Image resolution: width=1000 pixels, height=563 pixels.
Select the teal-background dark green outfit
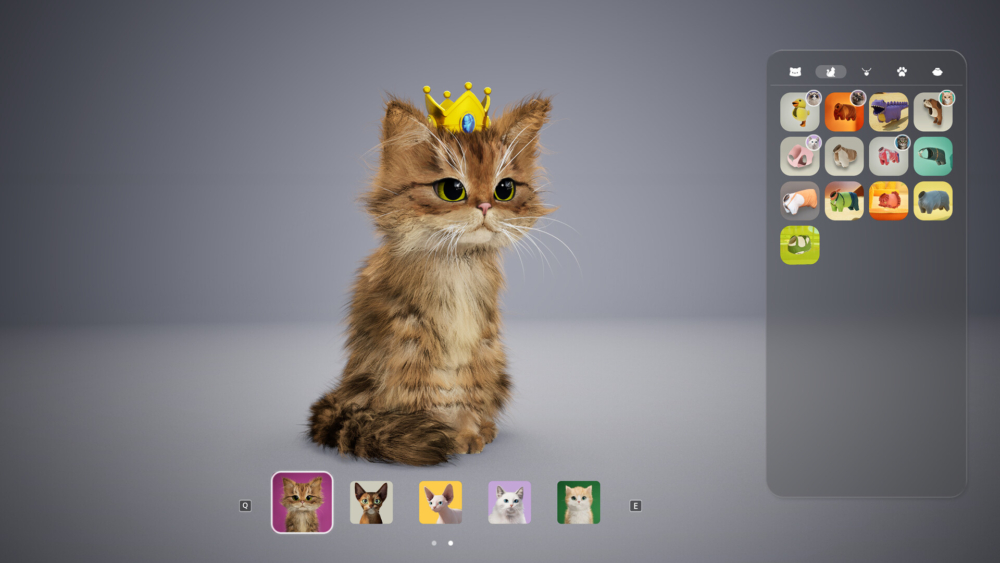tap(933, 156)
